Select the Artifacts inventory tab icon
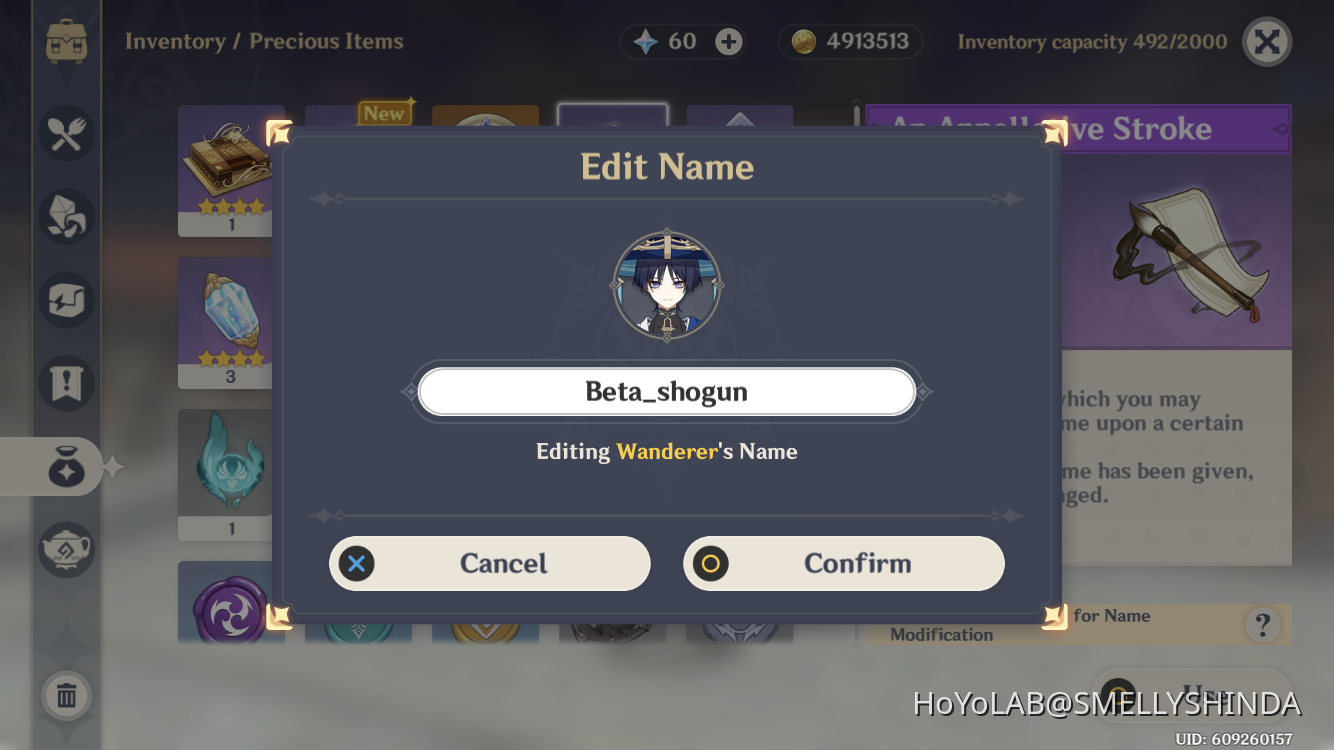Viewport: 1334px width, 750px height. click(66, 299)
